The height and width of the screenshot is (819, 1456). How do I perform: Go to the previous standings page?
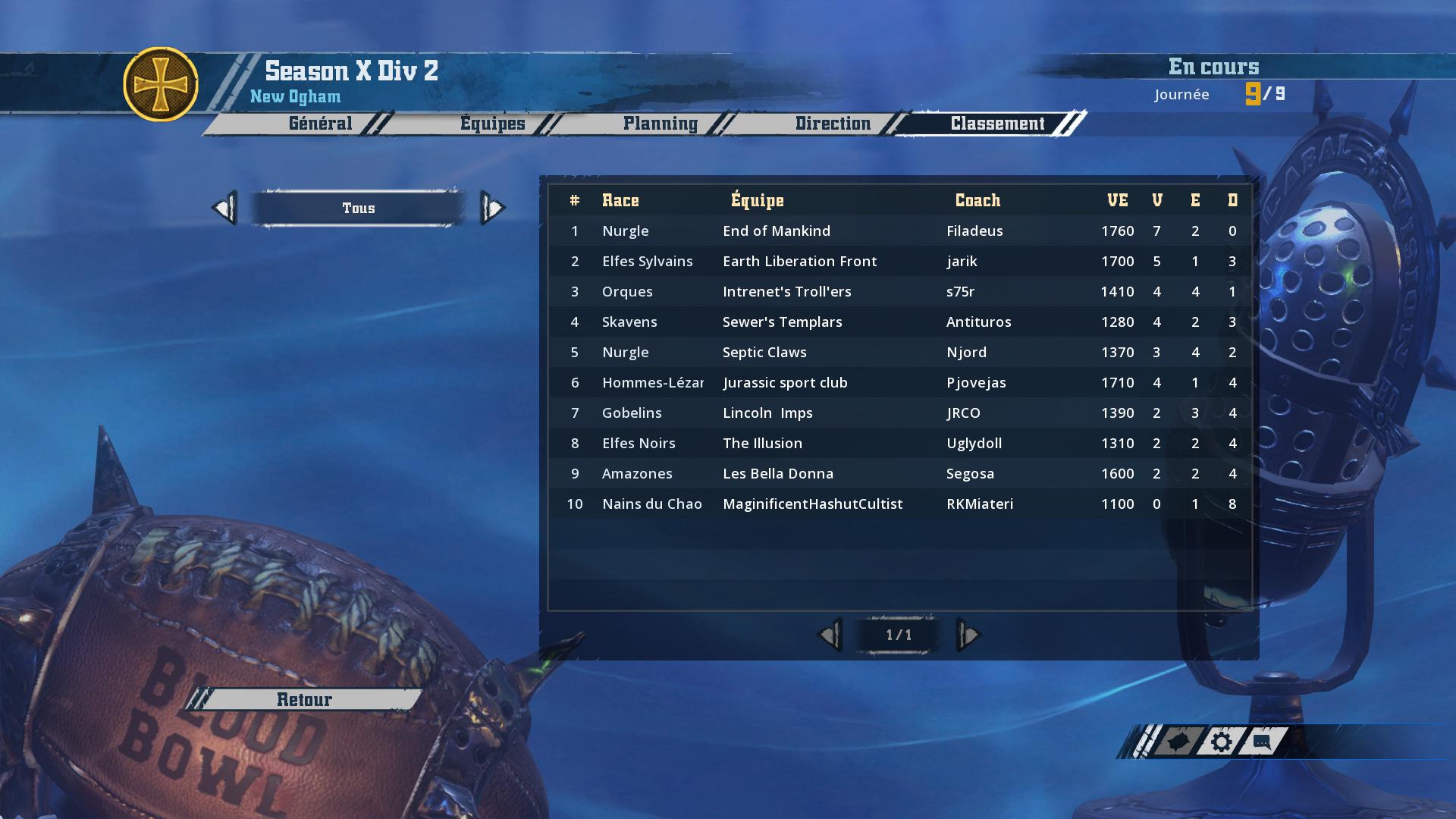pyautogui.click(x=829, y=635)
